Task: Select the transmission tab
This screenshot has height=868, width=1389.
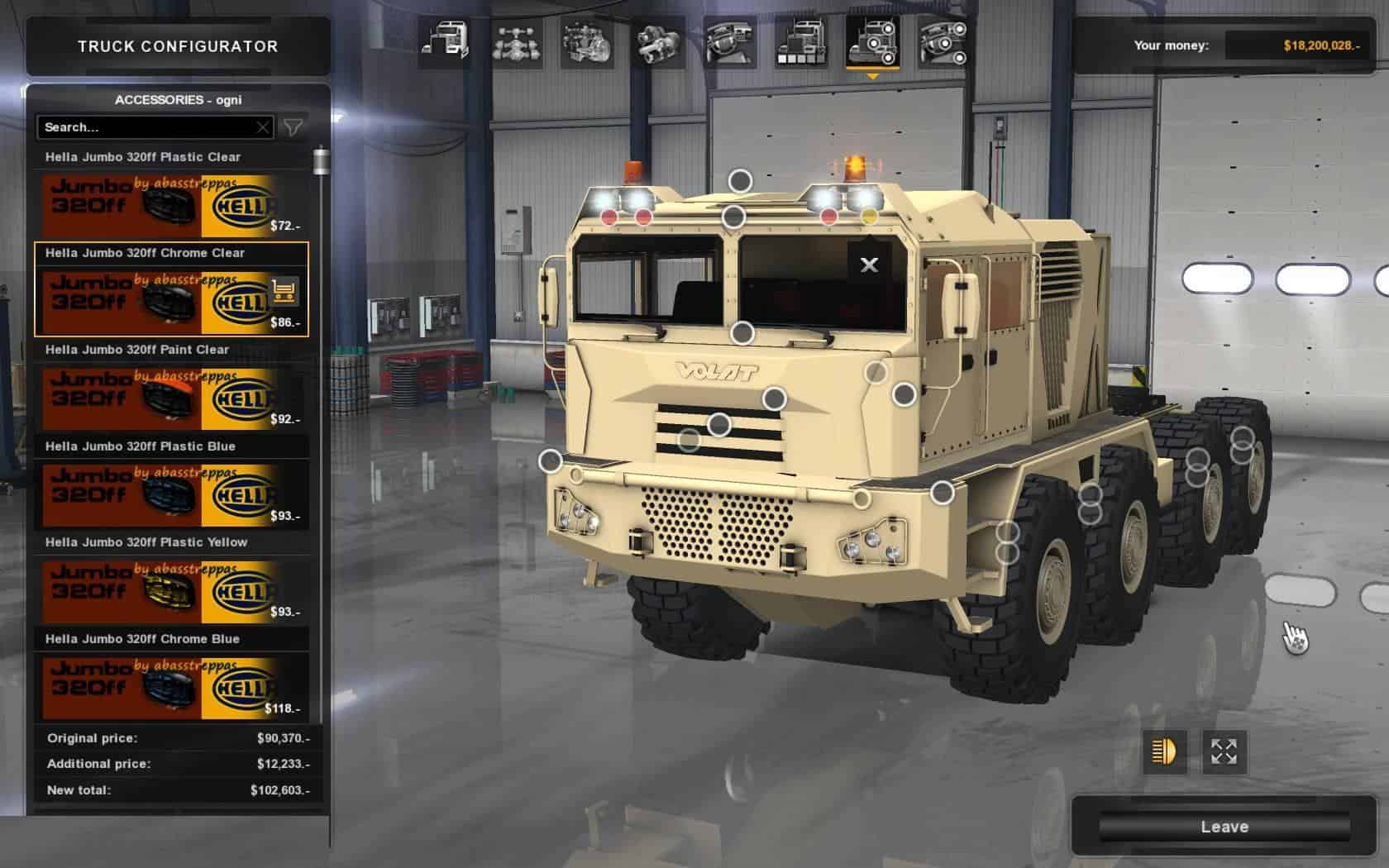Action: pos(659,42)
